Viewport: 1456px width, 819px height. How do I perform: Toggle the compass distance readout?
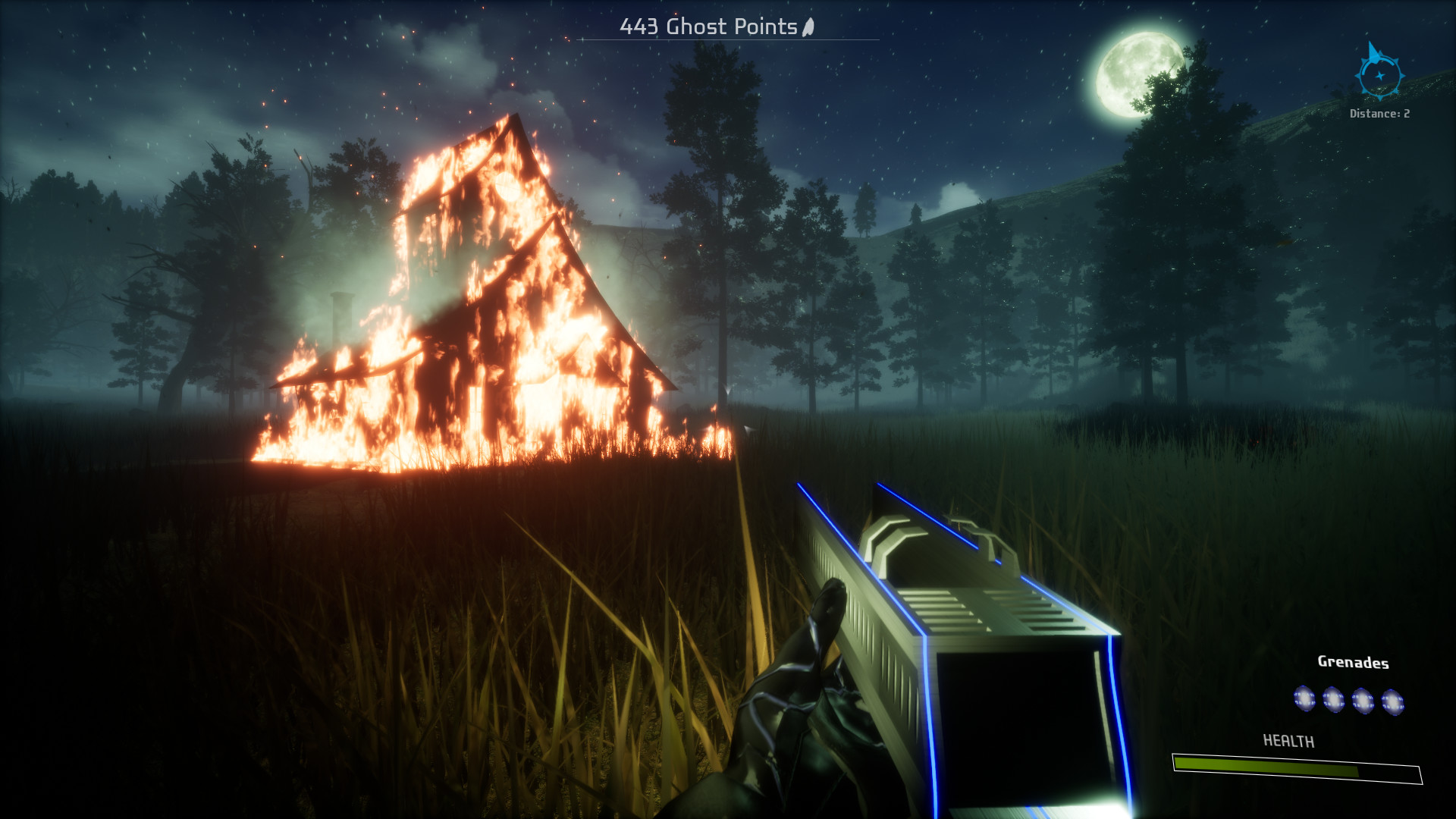1380,113
